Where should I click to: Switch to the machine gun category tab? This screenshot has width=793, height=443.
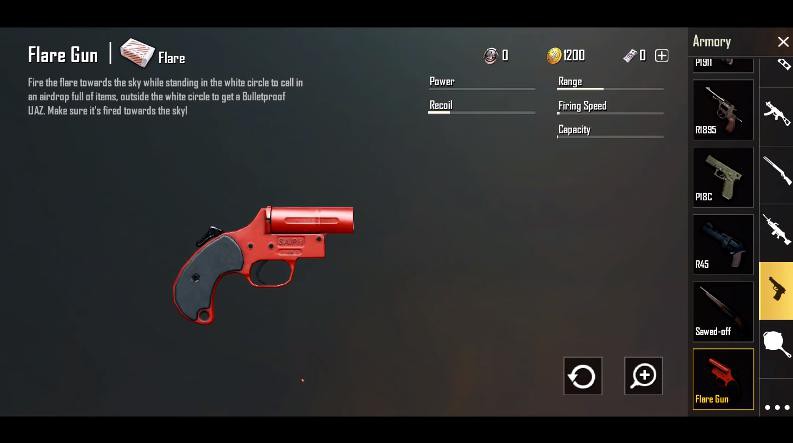click(777, 229)
